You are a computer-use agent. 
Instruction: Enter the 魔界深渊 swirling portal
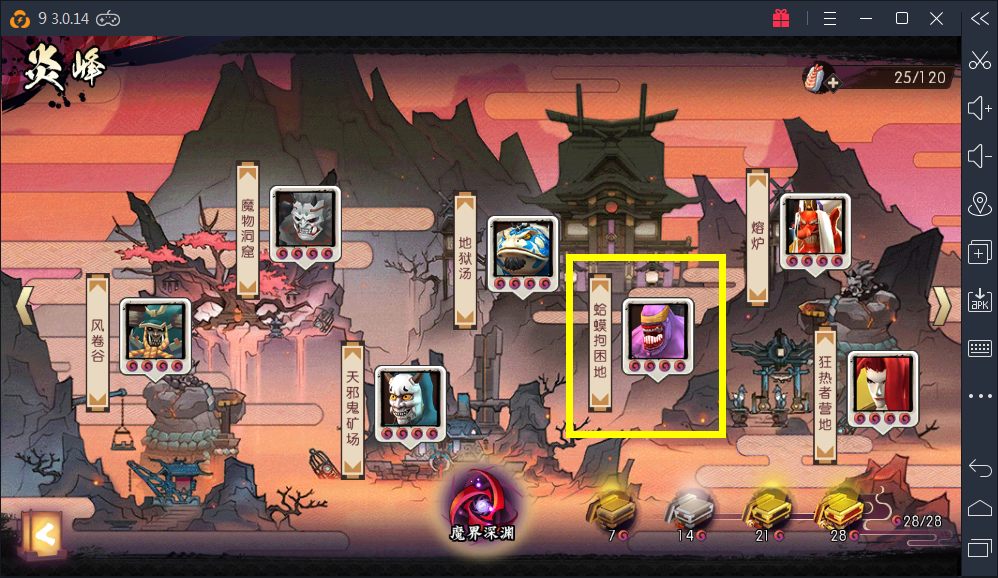[x=481, y=498]
